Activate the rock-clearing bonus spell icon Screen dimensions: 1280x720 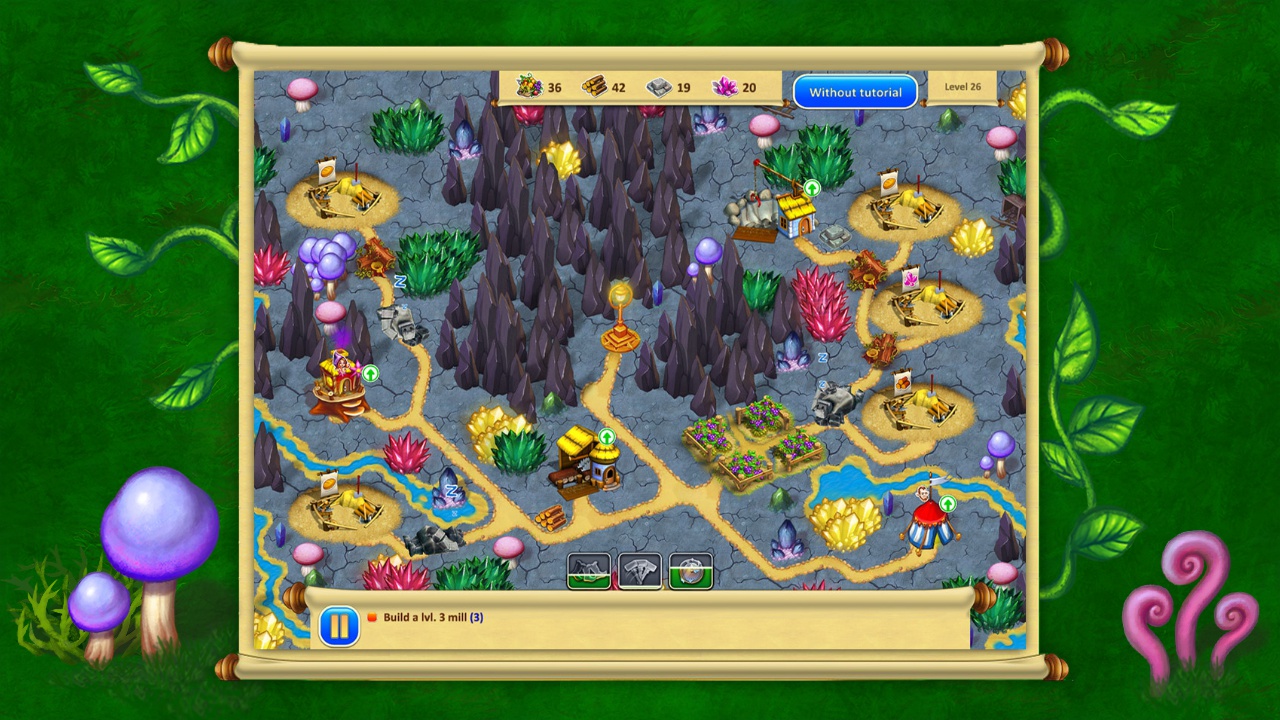pyautogui.click(x=589, y=571)
